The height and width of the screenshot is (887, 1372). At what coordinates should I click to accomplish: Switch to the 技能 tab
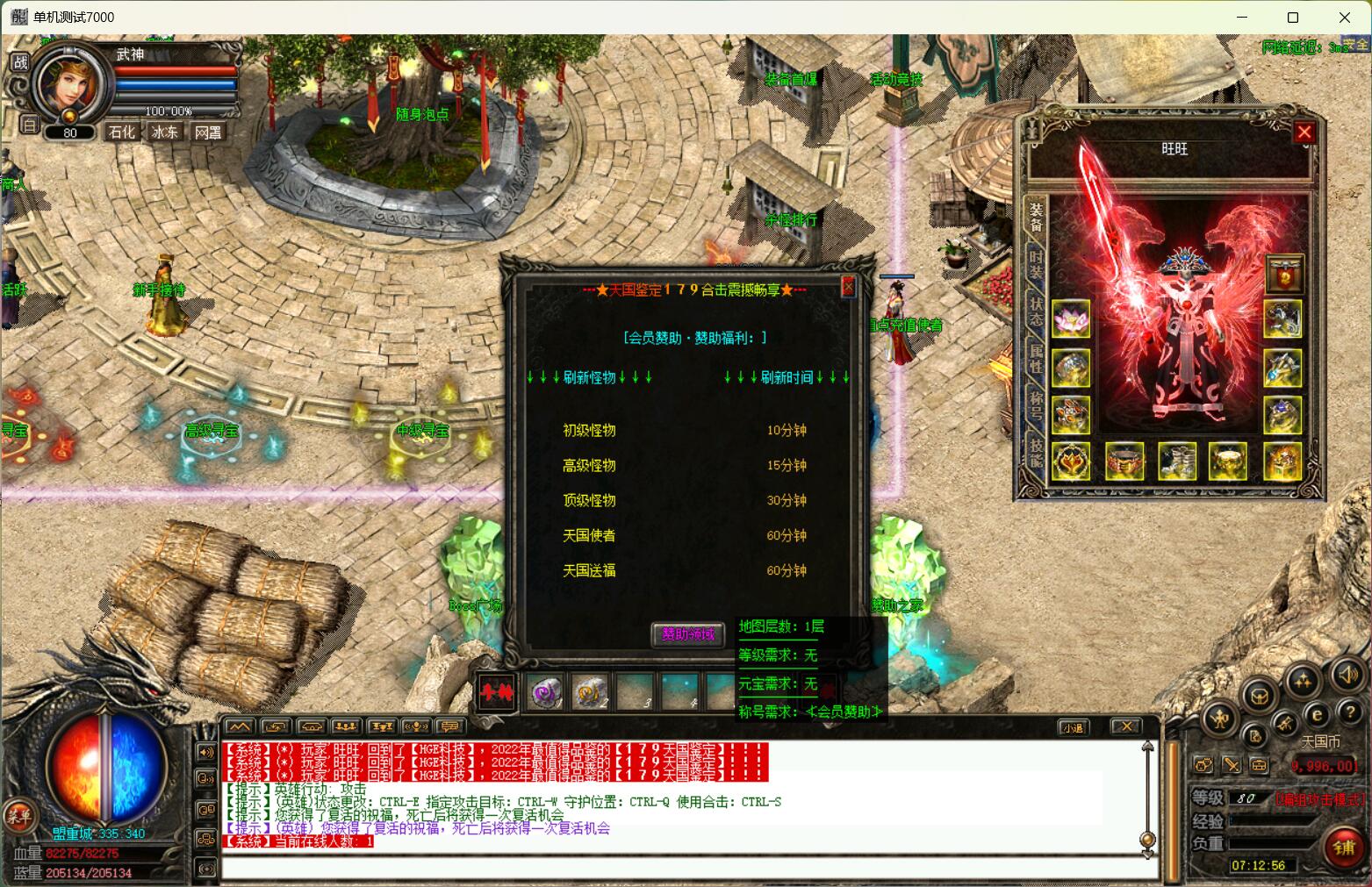[1036, 450]
